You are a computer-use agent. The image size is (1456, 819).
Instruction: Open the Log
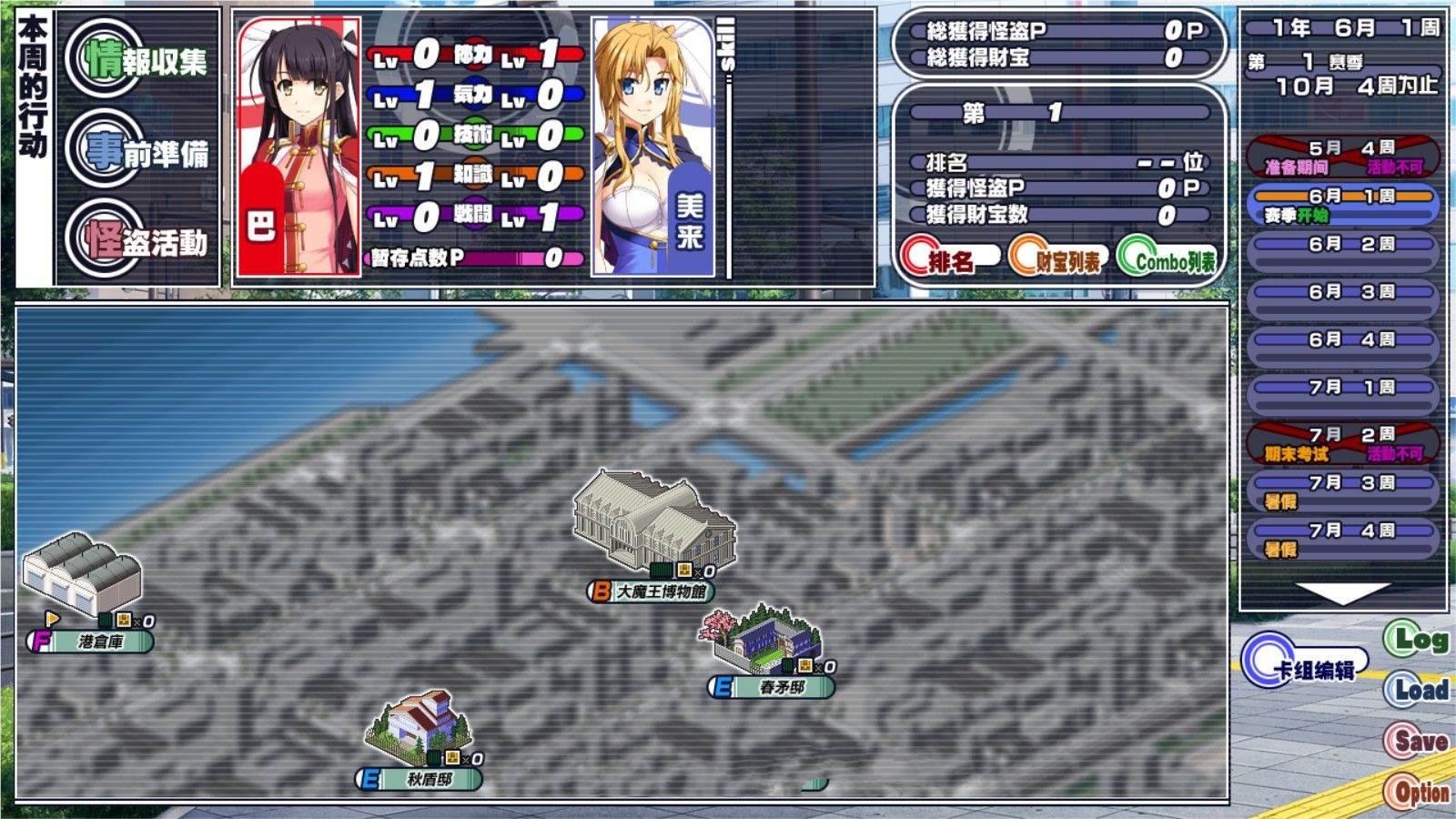point(1416,640)
